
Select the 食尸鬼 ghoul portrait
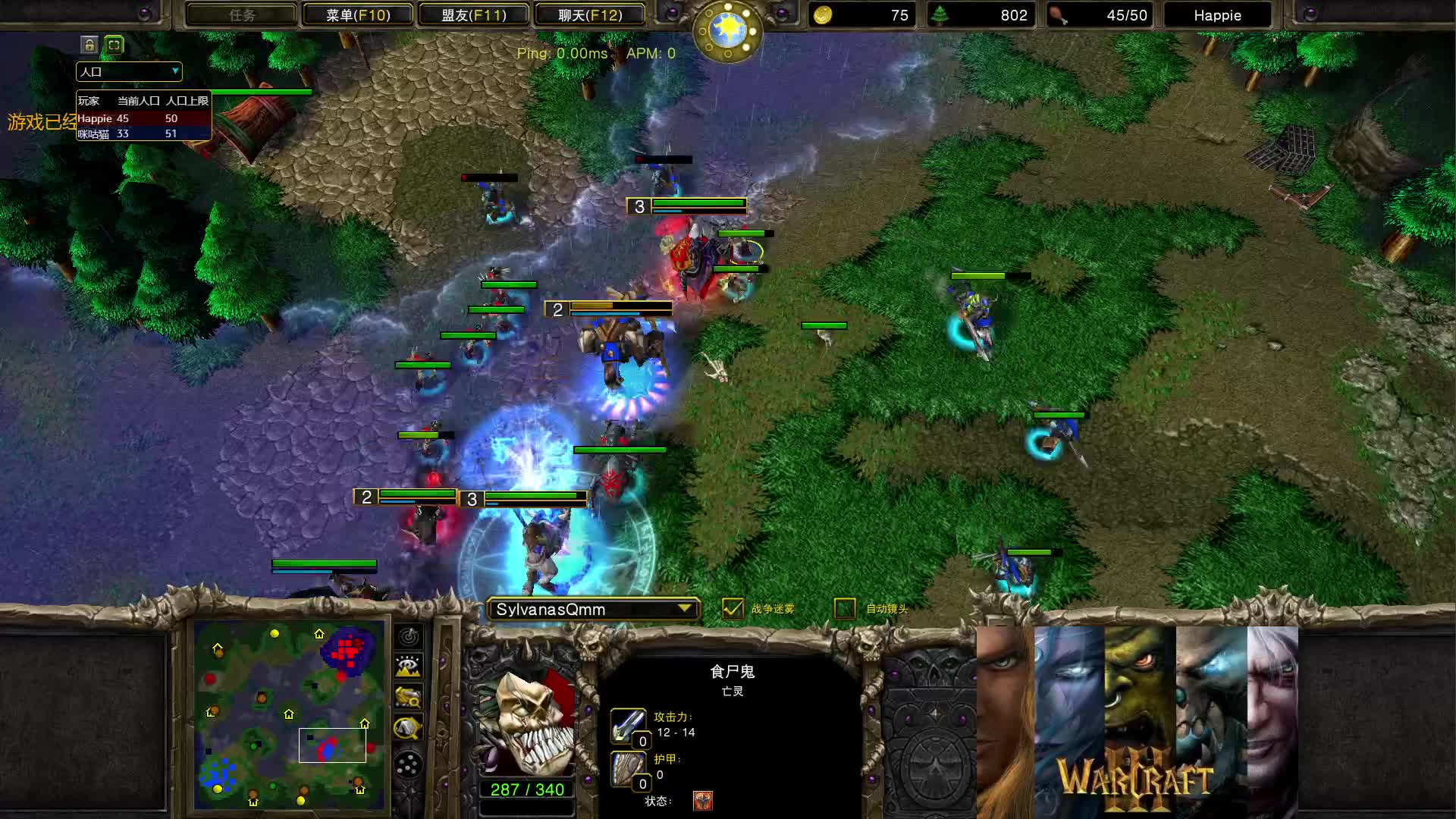tap(526, 720)
